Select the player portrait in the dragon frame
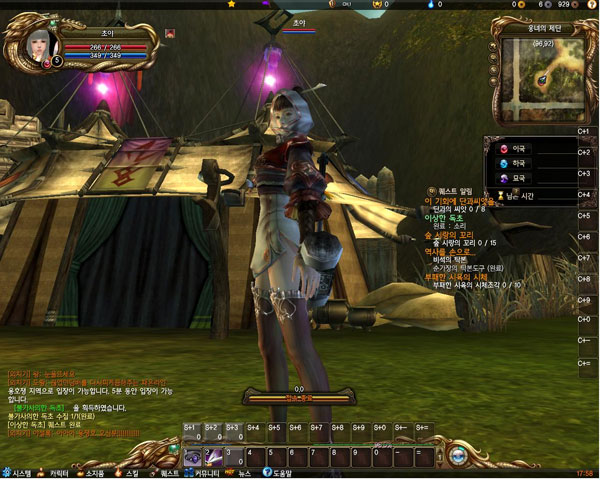 [x=37, y=47]
